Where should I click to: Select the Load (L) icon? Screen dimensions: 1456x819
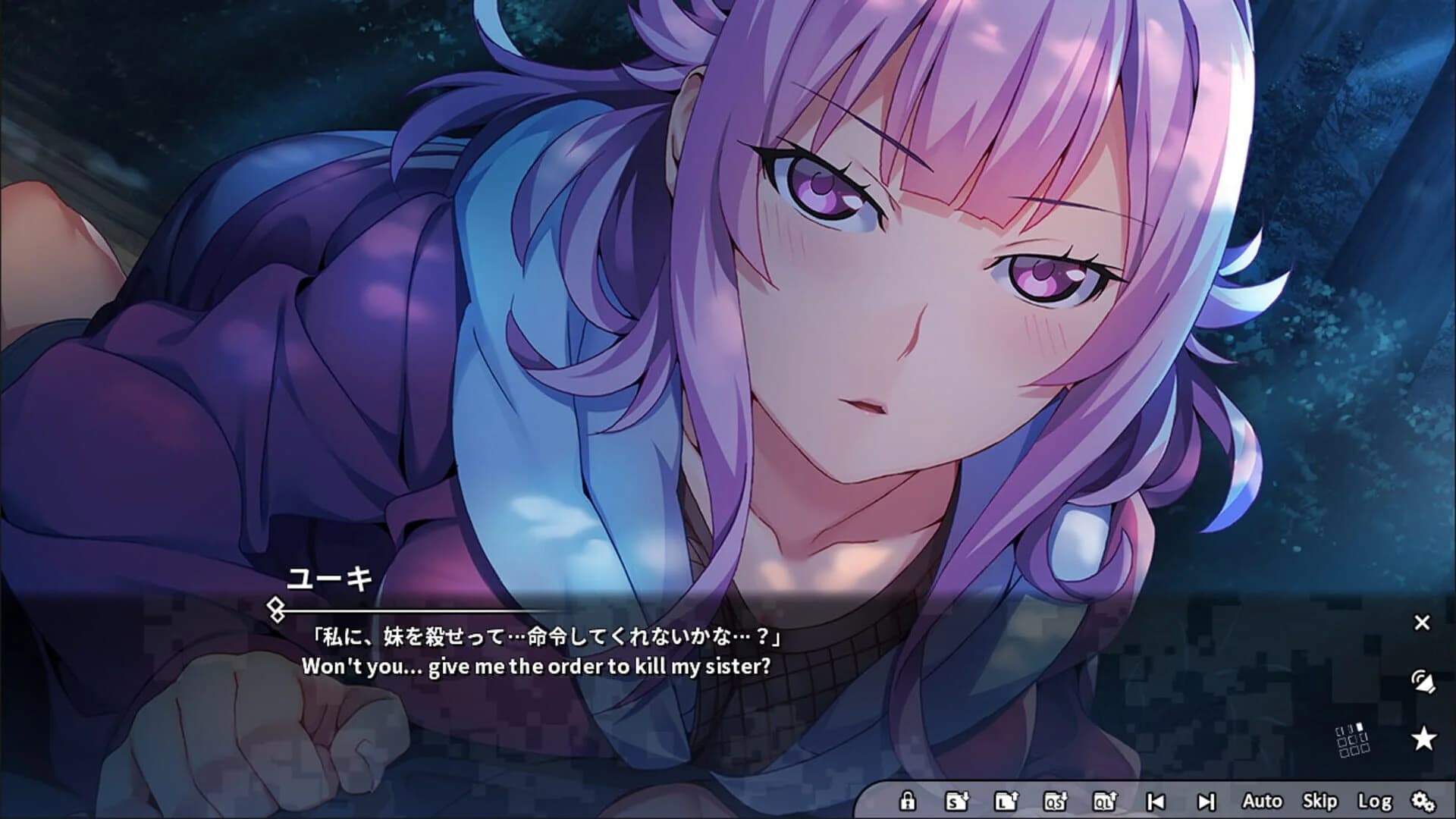[1007, 800]
